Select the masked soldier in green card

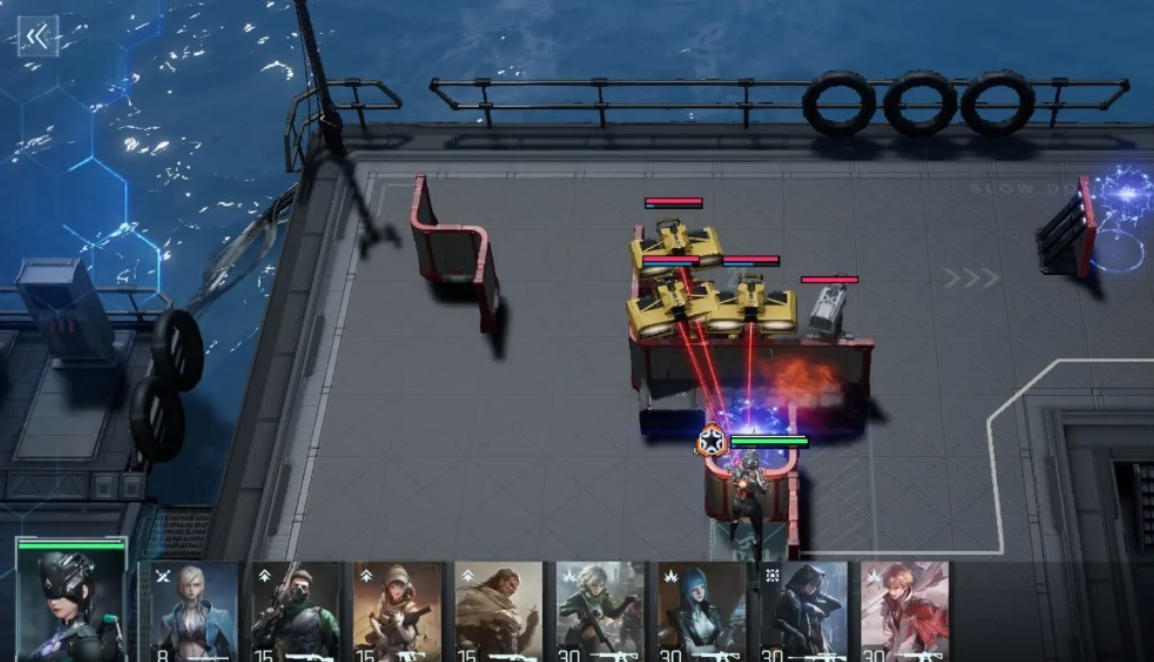(x=296, y=612)
